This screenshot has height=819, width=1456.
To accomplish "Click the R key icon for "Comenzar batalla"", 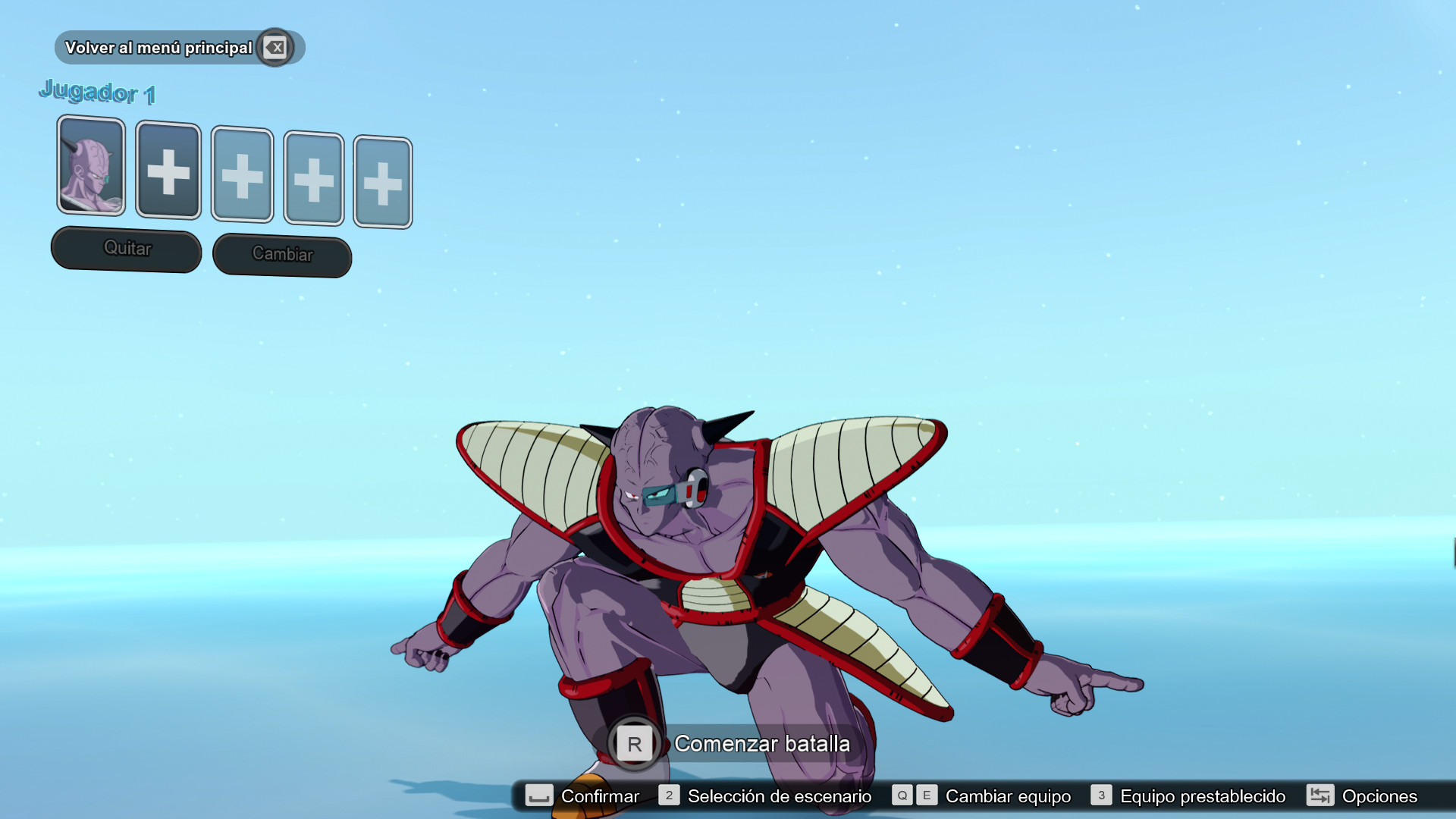I will tap(634, 744).
